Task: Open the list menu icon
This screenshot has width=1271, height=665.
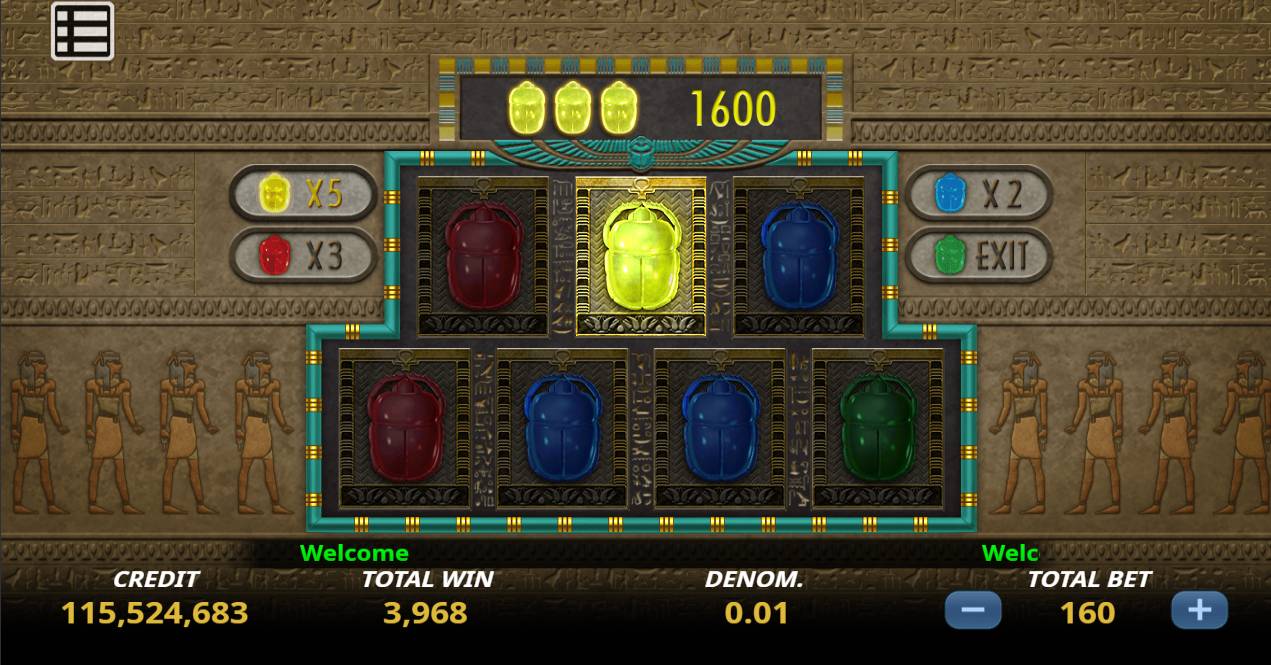Action: (83, 31)
